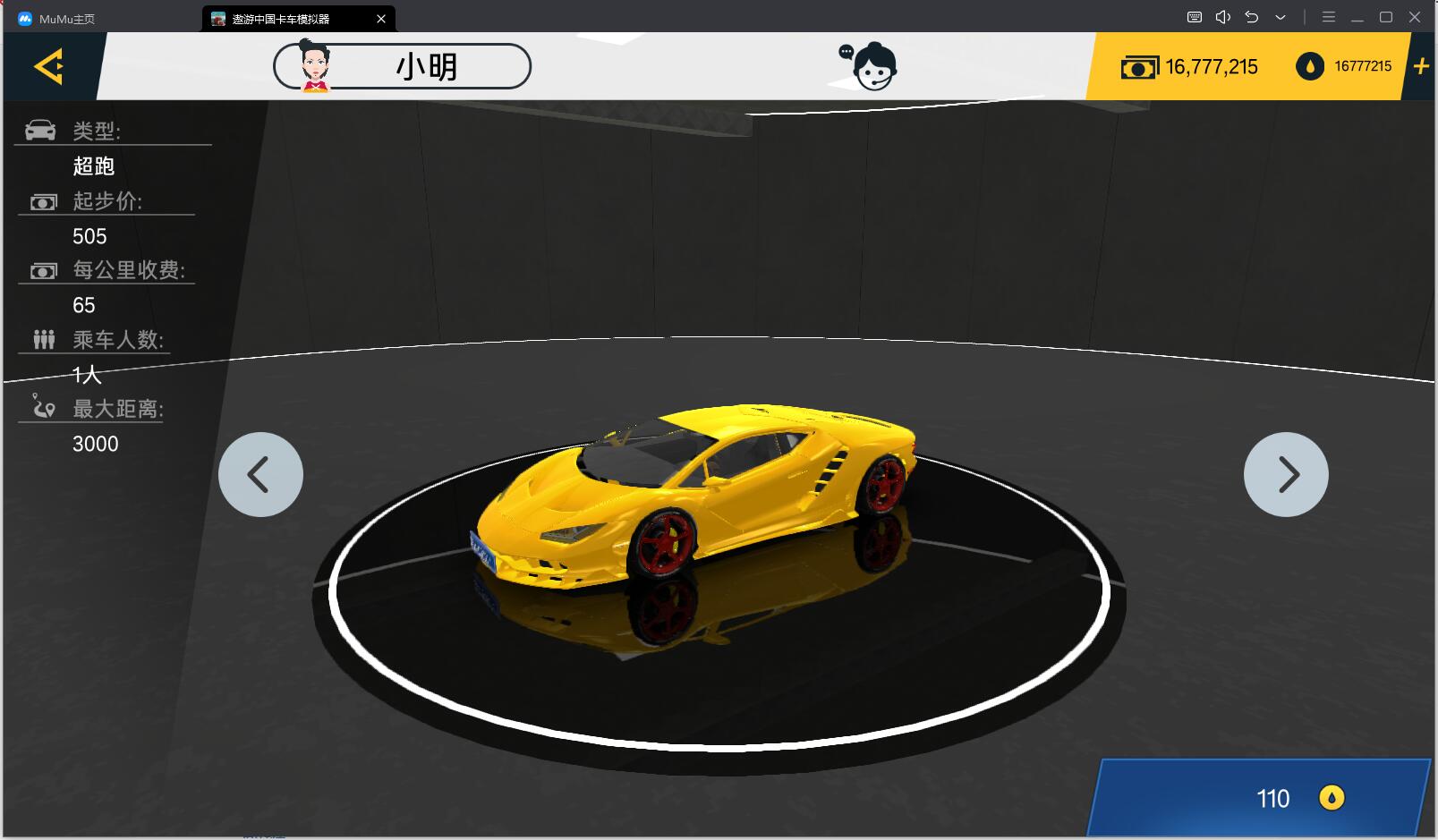Image resolution: width=1438 pixels, height=840 pixels.
Task: Add more currency with the plus button
Action: pos(1420,66)
